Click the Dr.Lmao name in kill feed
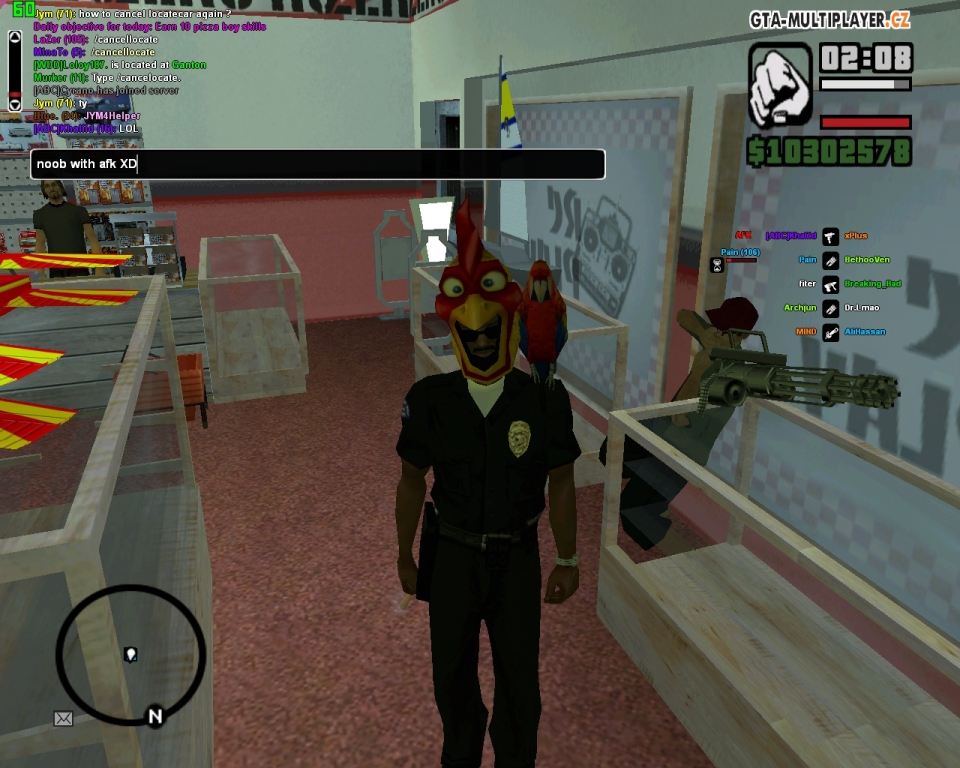 [x=861, y=308]
